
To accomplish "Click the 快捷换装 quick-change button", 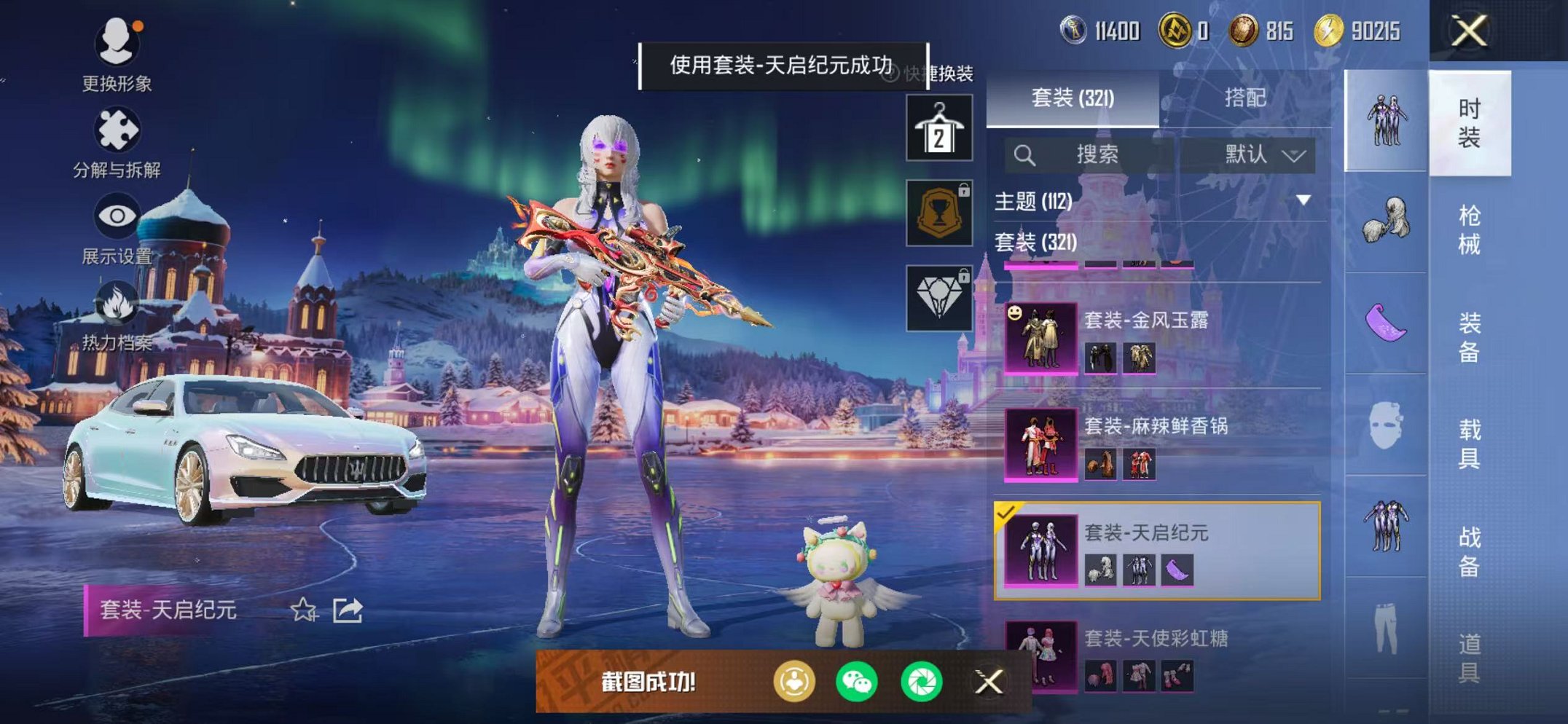I will [944, 73].
